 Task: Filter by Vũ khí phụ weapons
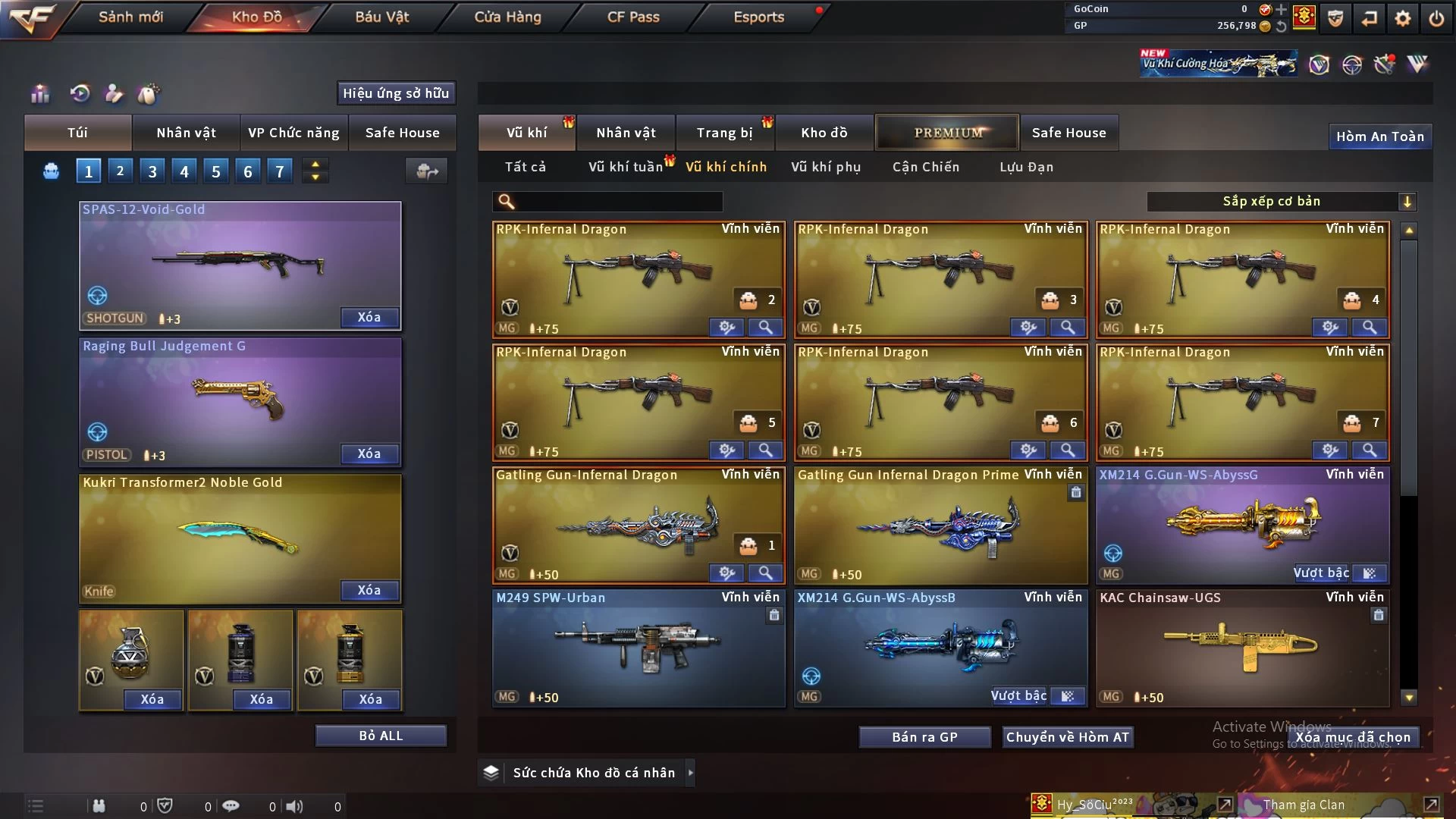826,167
